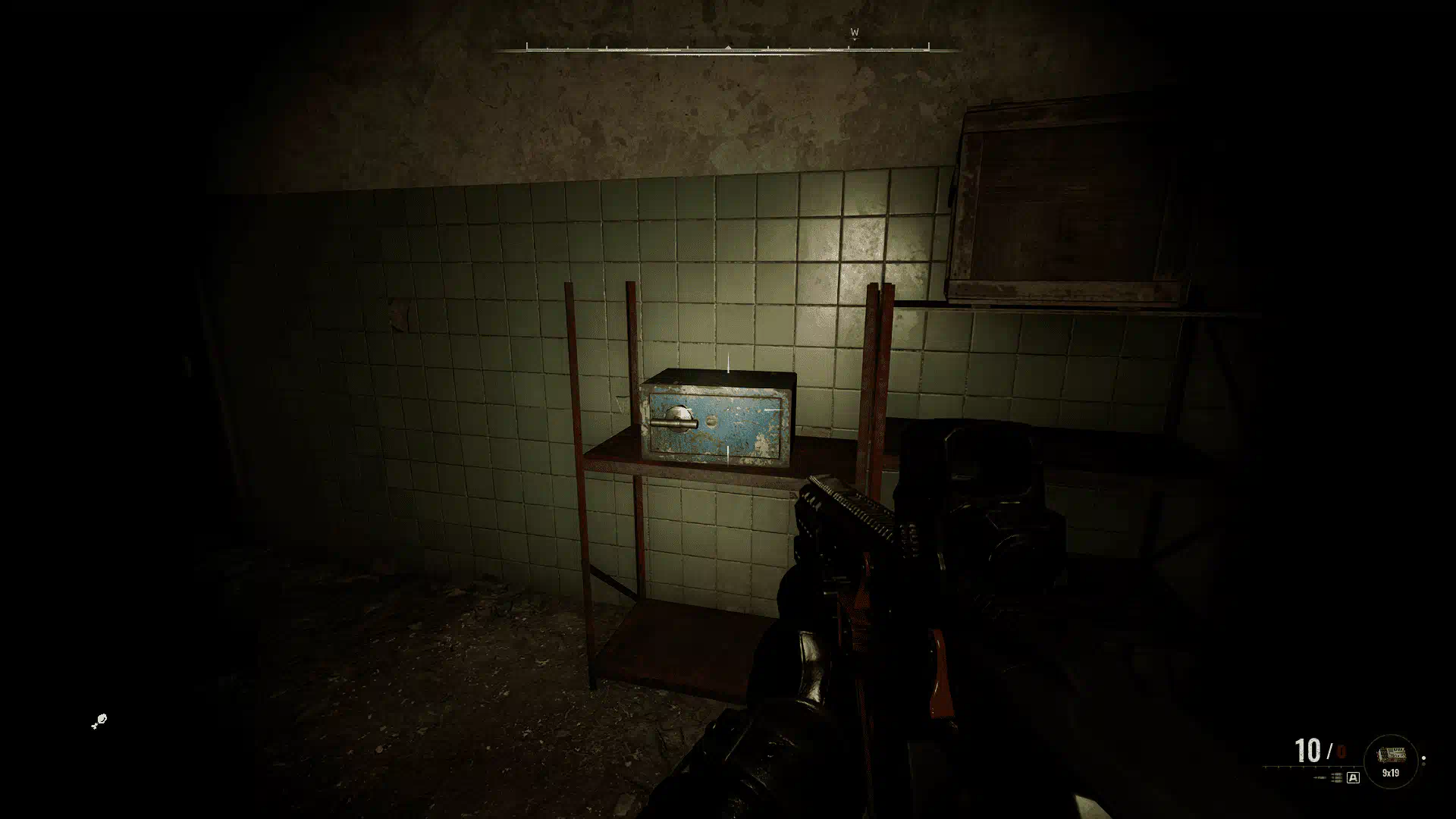Click the boxed A fire mode indicator

pos(1353,778)
